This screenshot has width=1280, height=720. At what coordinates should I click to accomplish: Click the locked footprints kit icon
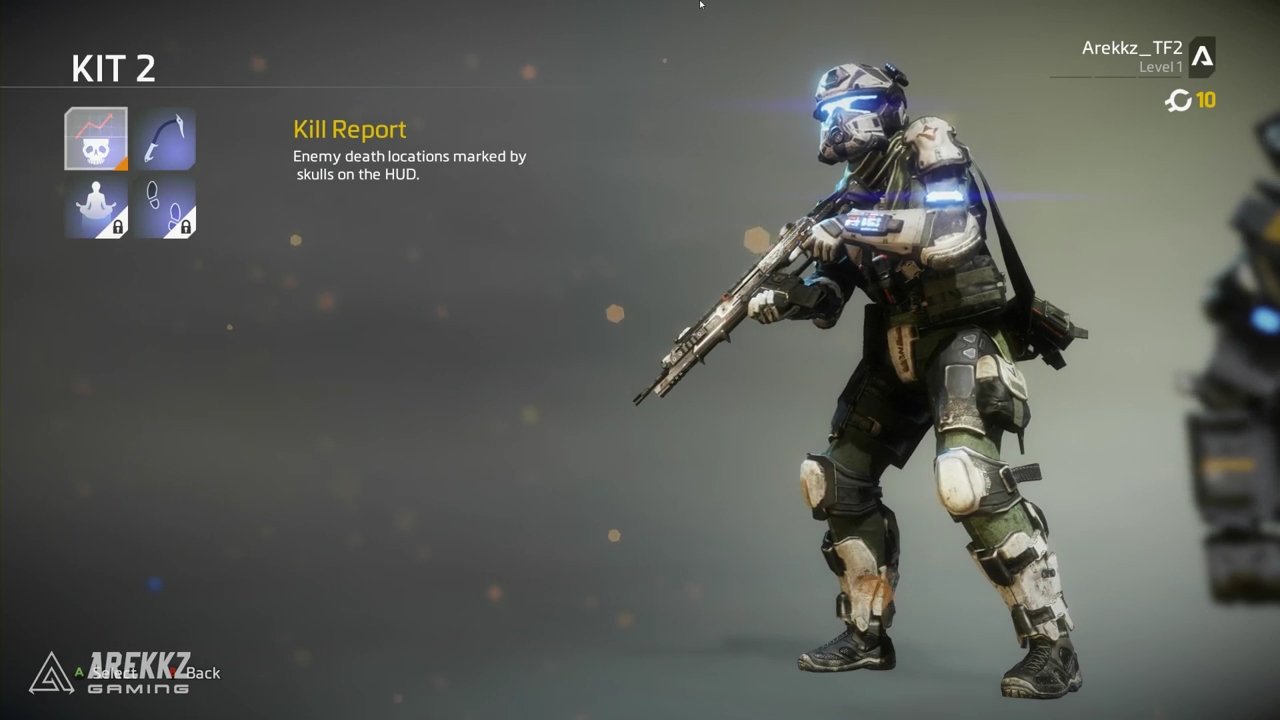click(166, 207)
